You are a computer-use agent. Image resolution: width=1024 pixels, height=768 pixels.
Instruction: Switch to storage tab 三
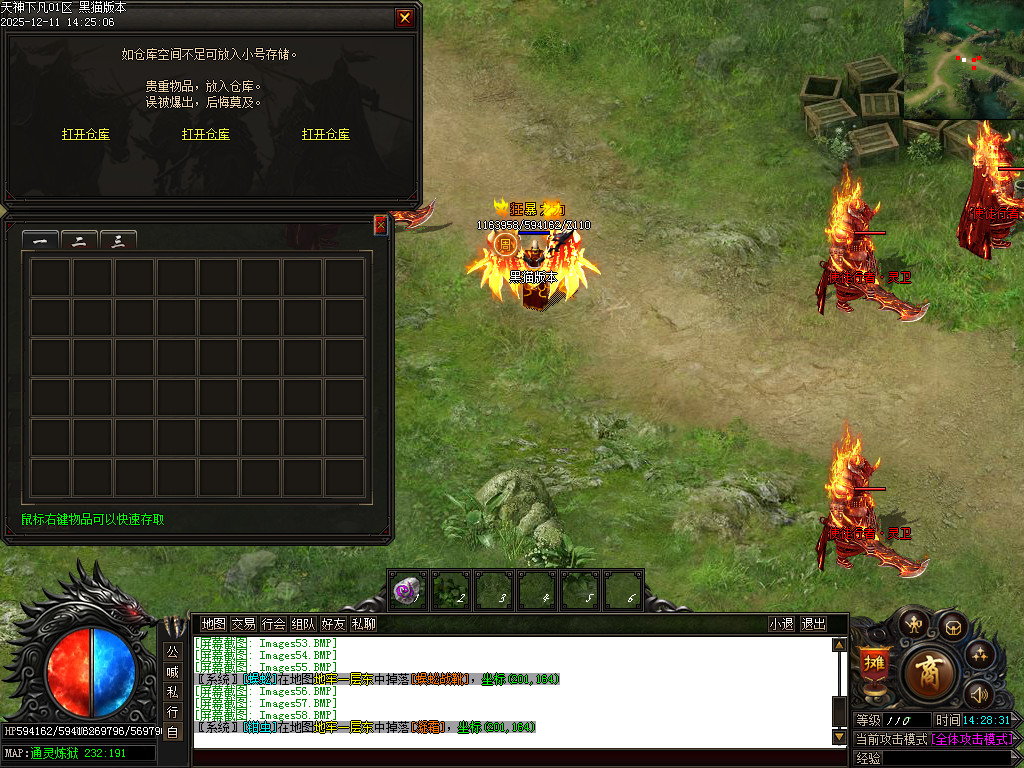tap(118, 240)
